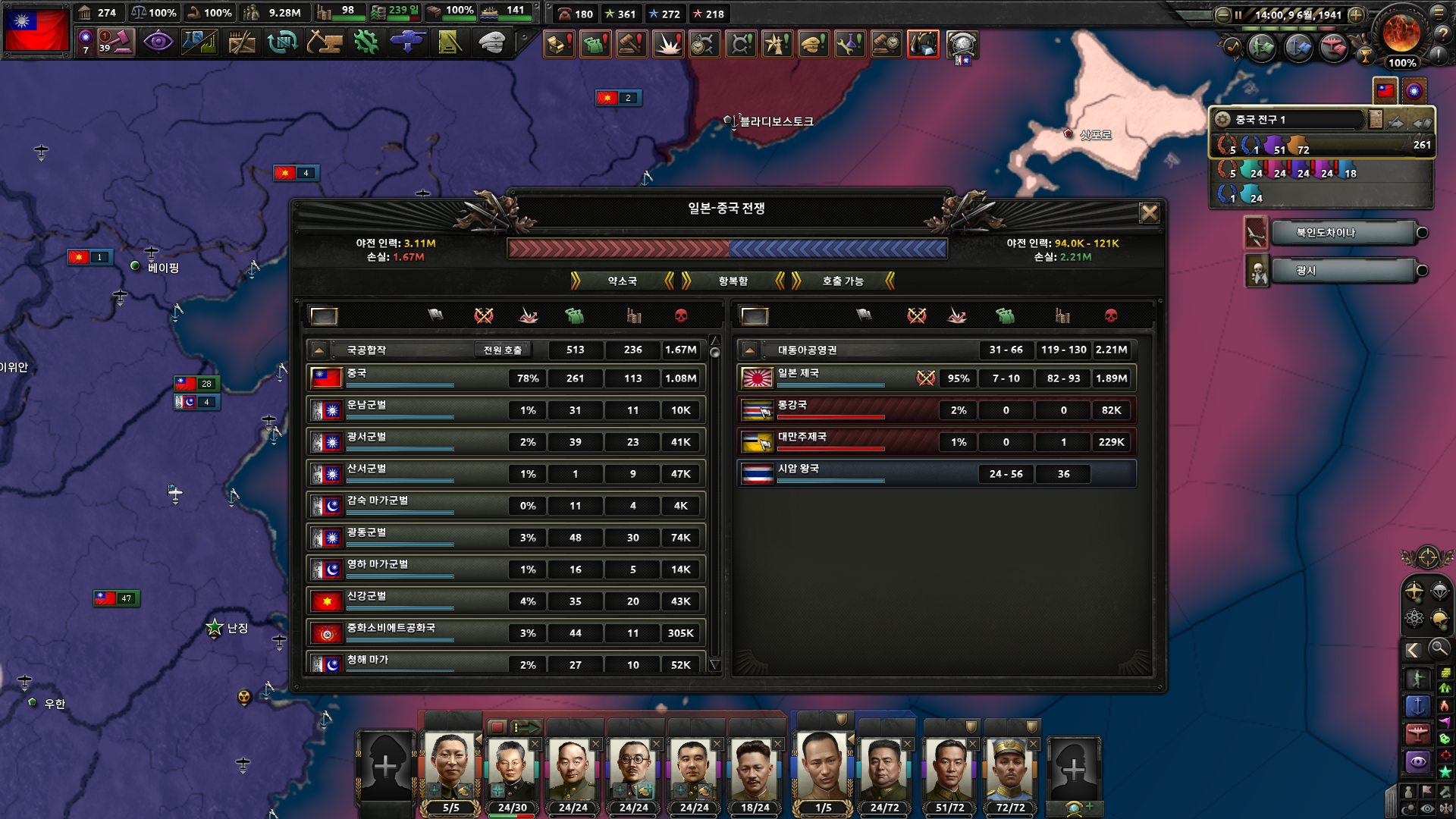Decrease game speed with minus button
Screen dimensions: 1456x819
click(1222, 14)
